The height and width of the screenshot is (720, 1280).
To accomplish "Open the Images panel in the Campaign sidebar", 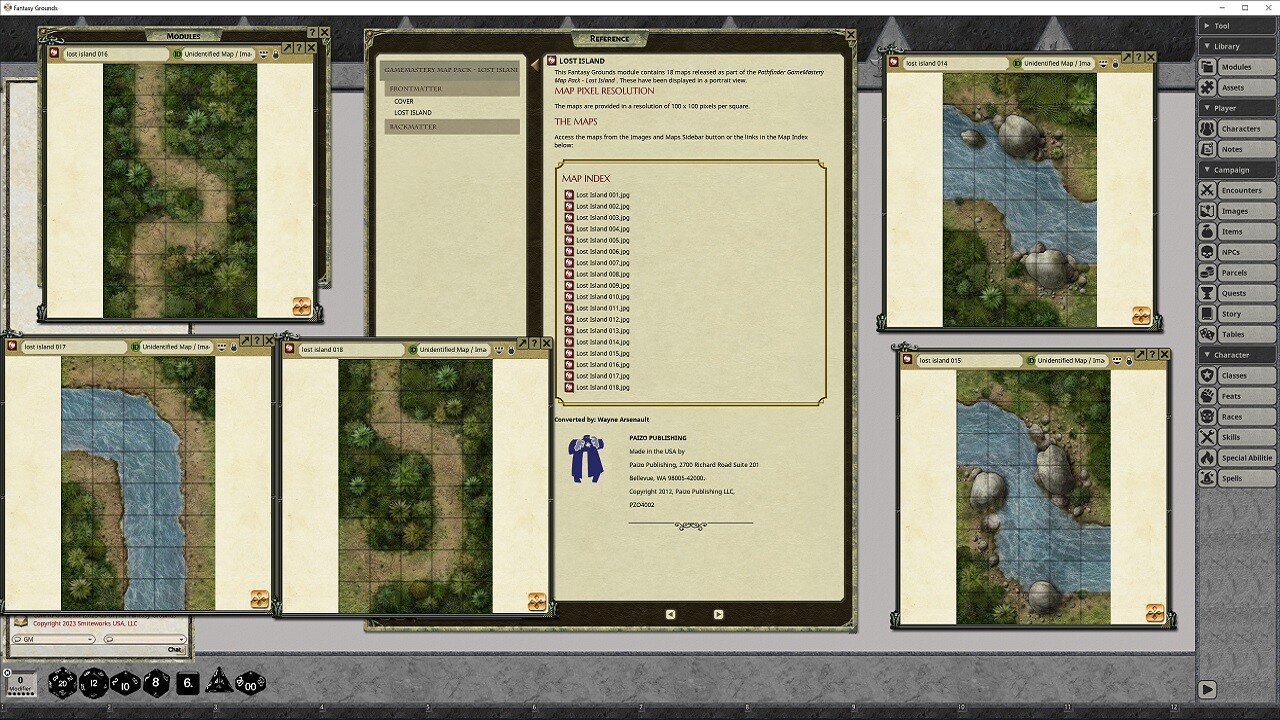I will point(1236,210).
